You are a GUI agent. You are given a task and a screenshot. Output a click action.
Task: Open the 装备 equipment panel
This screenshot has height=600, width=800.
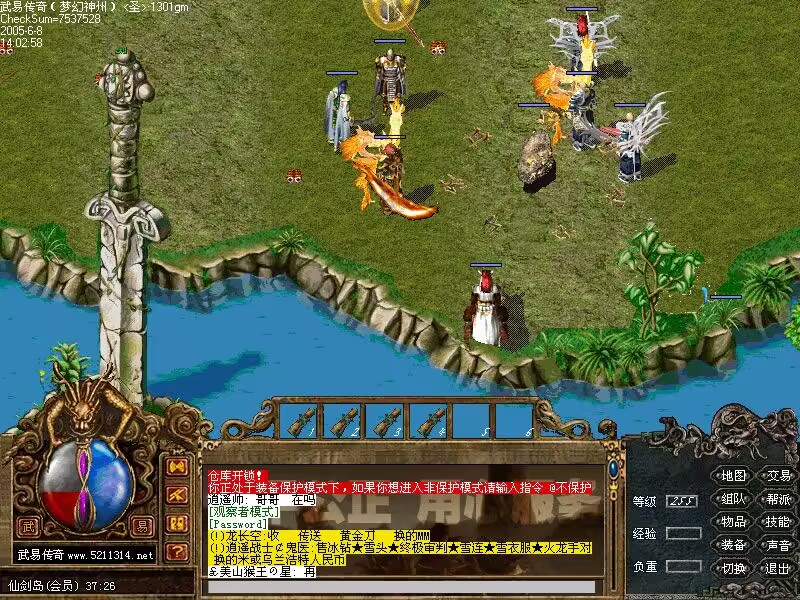click(x=734, y=544)
